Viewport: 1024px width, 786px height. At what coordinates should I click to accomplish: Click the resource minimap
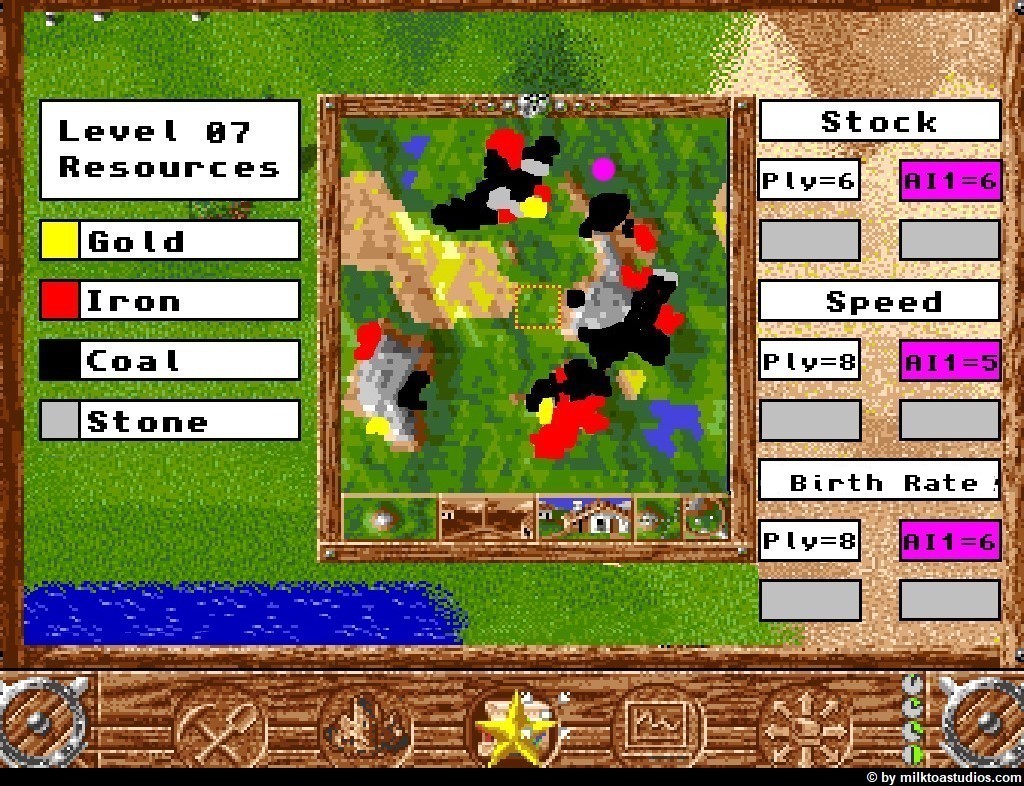[x=534, y=304]
